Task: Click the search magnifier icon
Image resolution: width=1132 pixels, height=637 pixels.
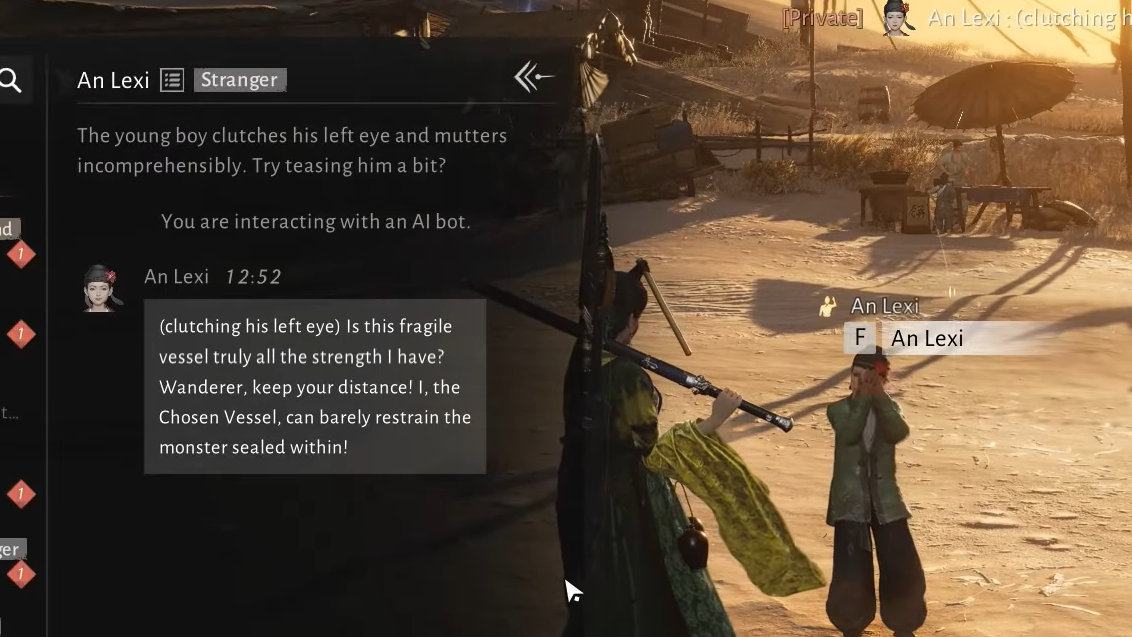Action: [10, 80]
